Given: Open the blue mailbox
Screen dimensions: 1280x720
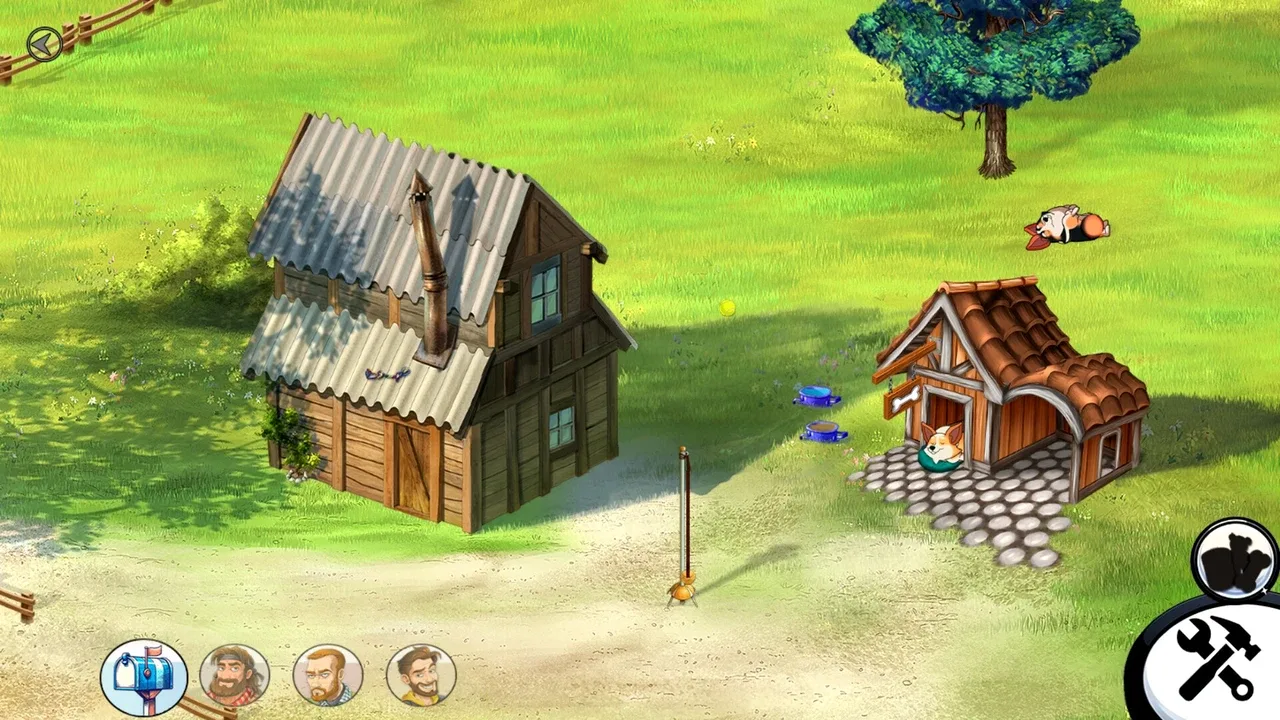Looking at the screenshot, I should pyautogui.click(x=144, y=677).
